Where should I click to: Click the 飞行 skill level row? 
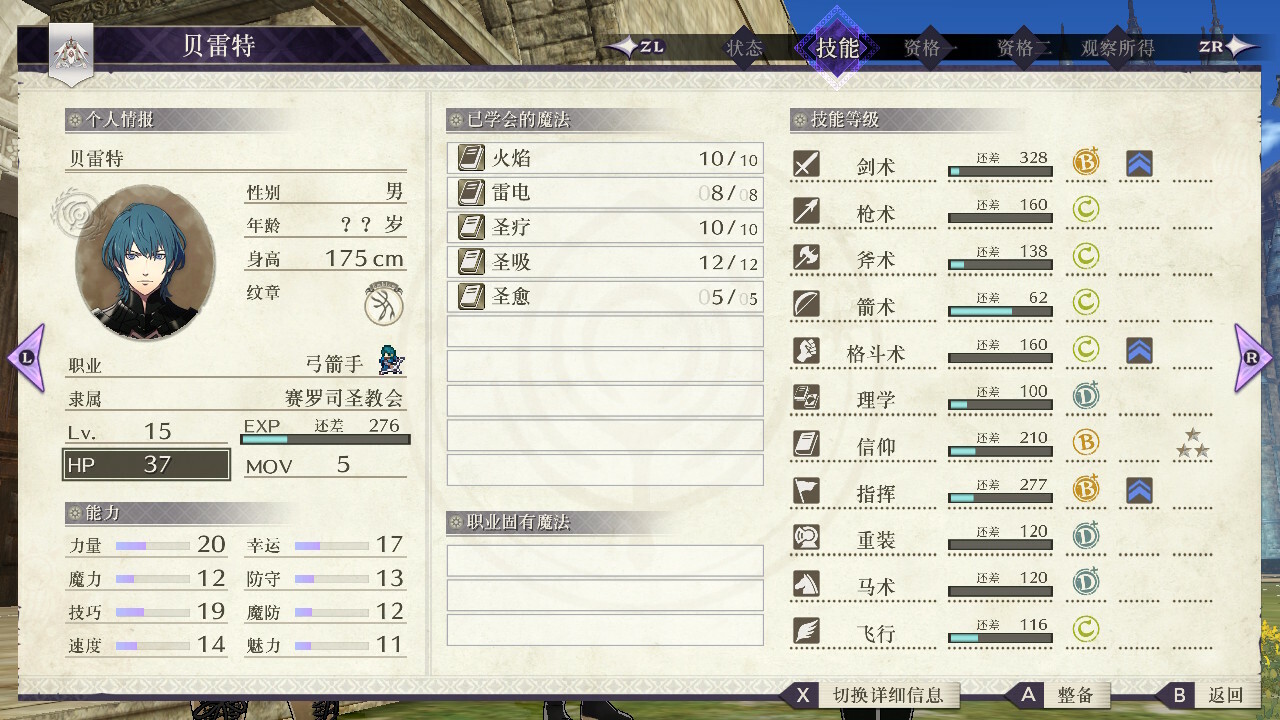[1000, 631]
